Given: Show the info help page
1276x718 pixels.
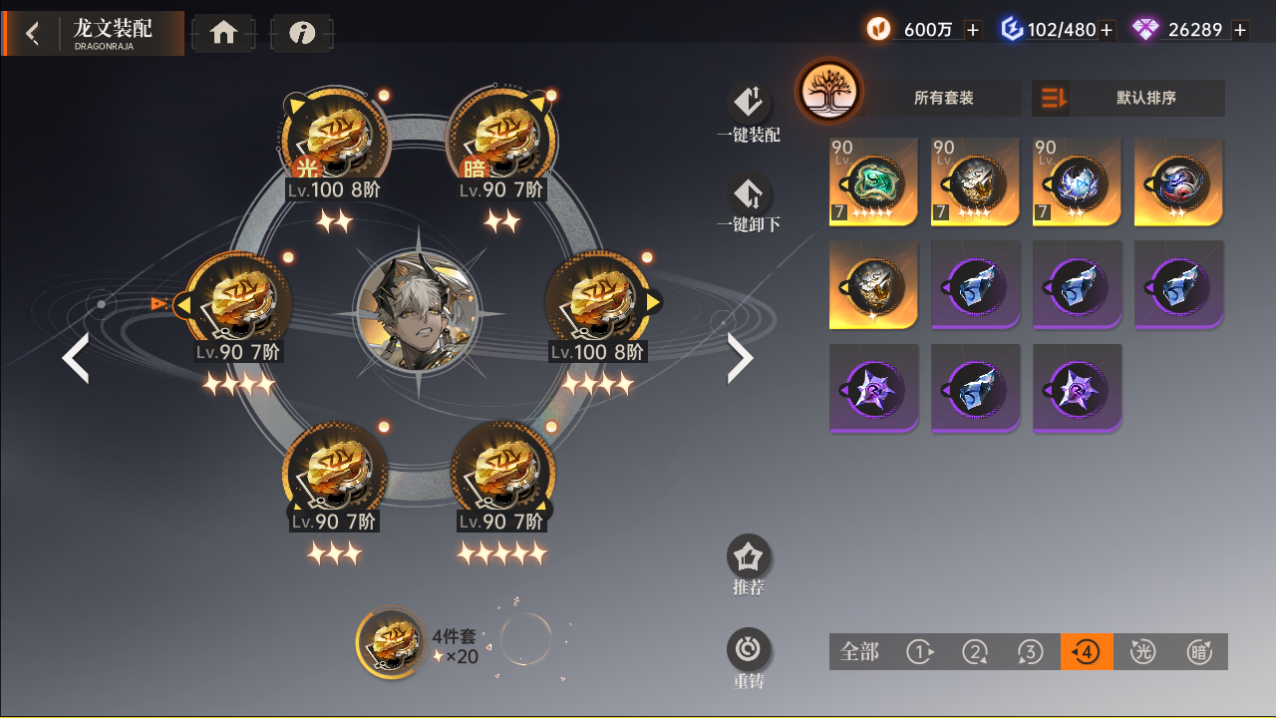Looking at the screenshot, I should [x=302, y=33].
